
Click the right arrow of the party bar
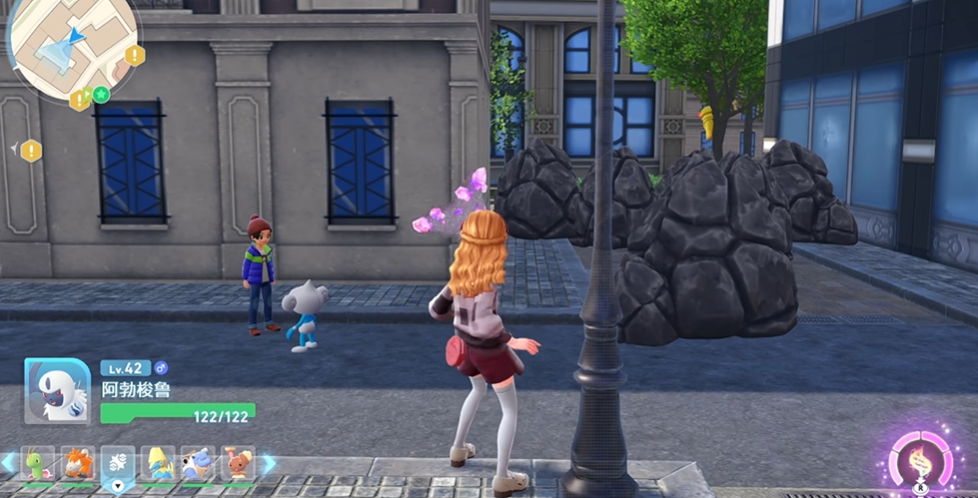[268, 463]
